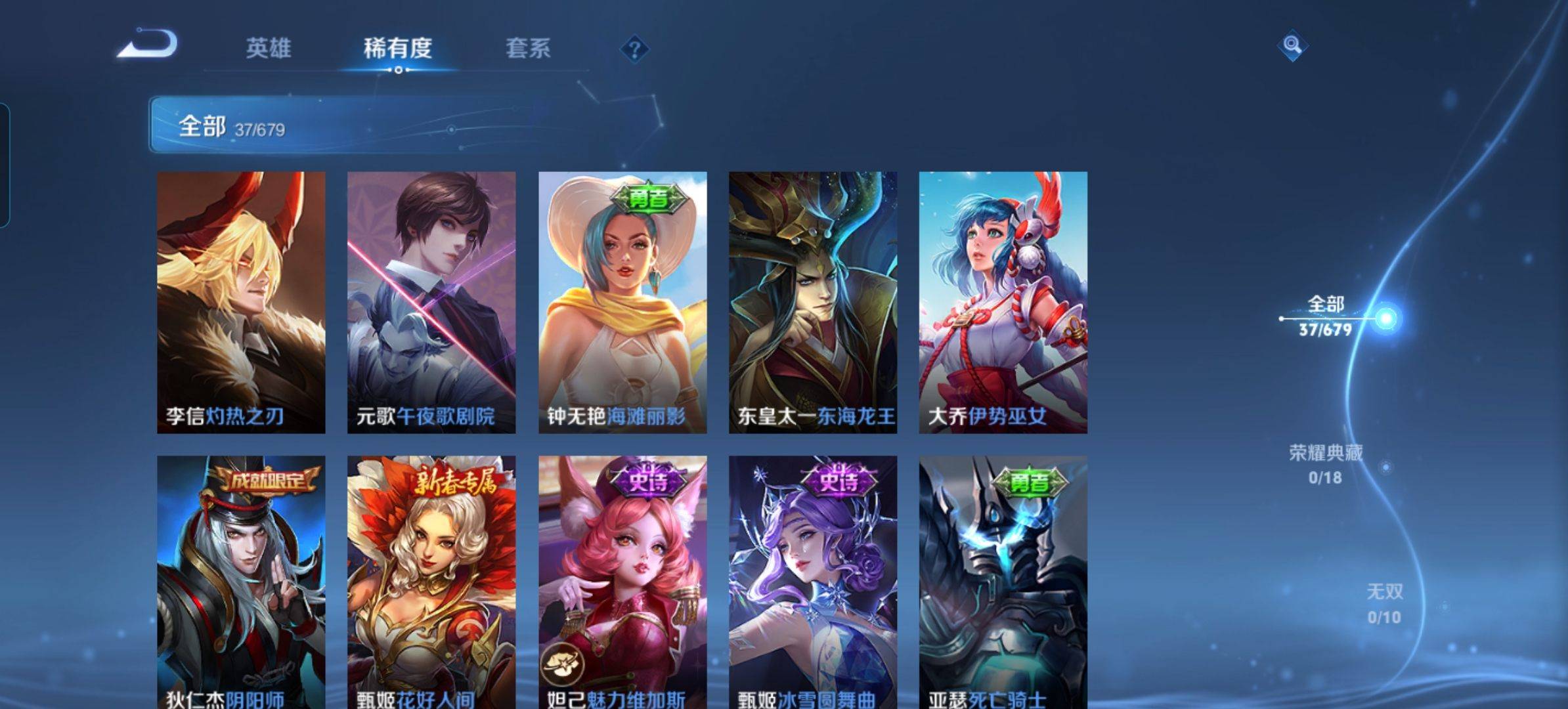This screenshot has height=709, width=1568.
Task: View 甄姬 冰雪圆舞曲 skin card
Action: [813, 581]
